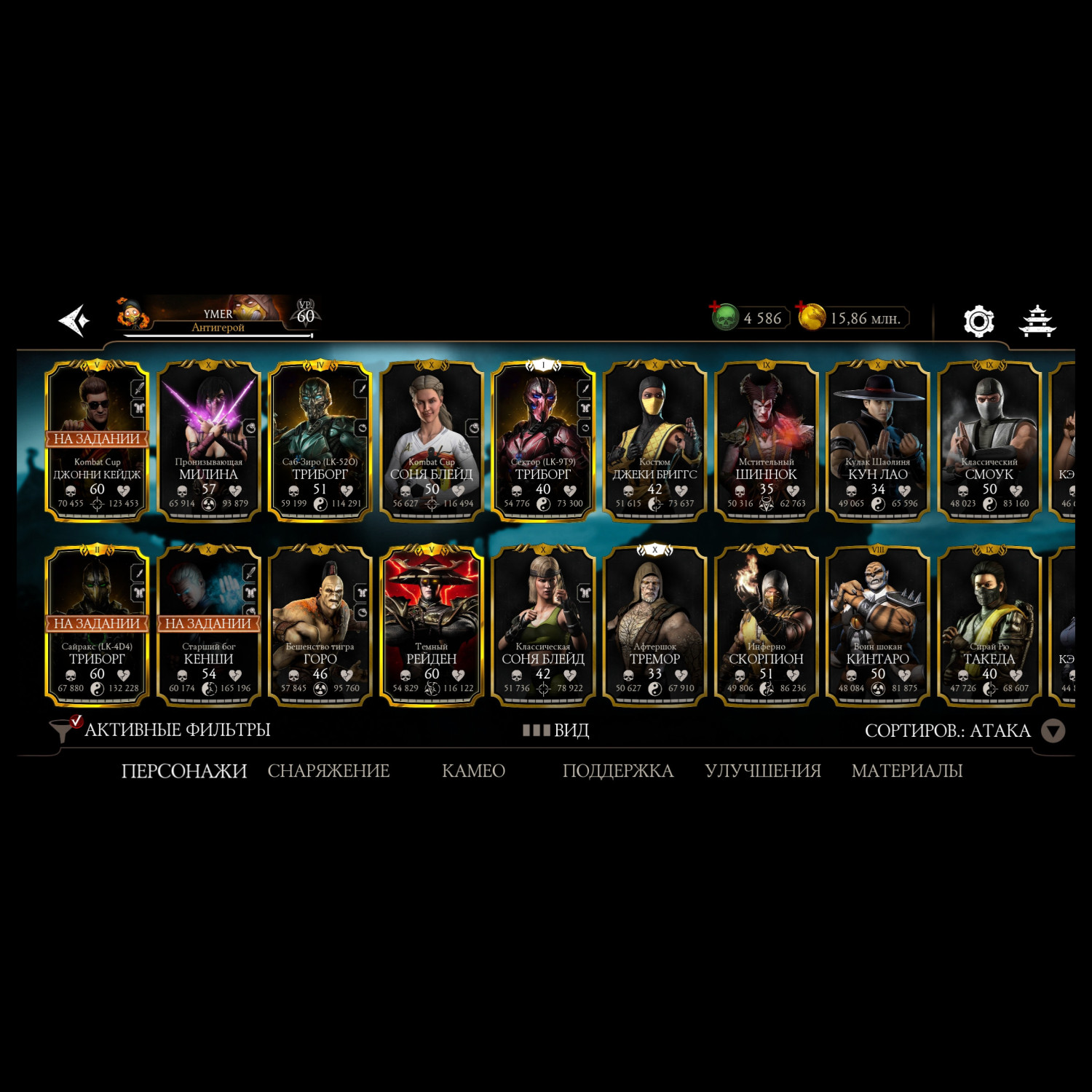Switch to the Камео tab
This screenshot has height=1092, width=1092.
473,770
